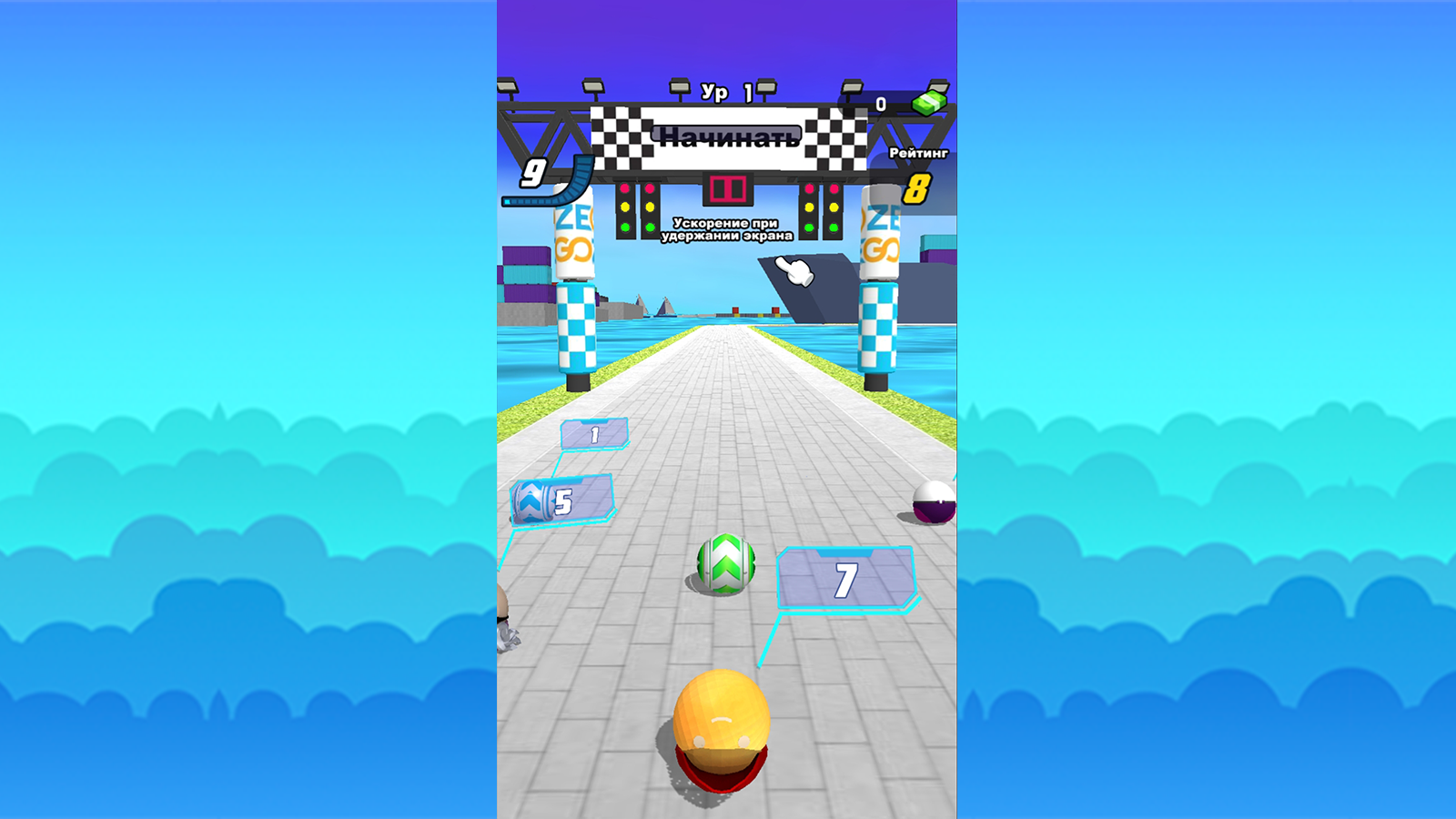Tap the yellow Рейтинг rank badge showing 8
Image resolution: width=1456 pixels, height=819 pixels.
[915, 189]
